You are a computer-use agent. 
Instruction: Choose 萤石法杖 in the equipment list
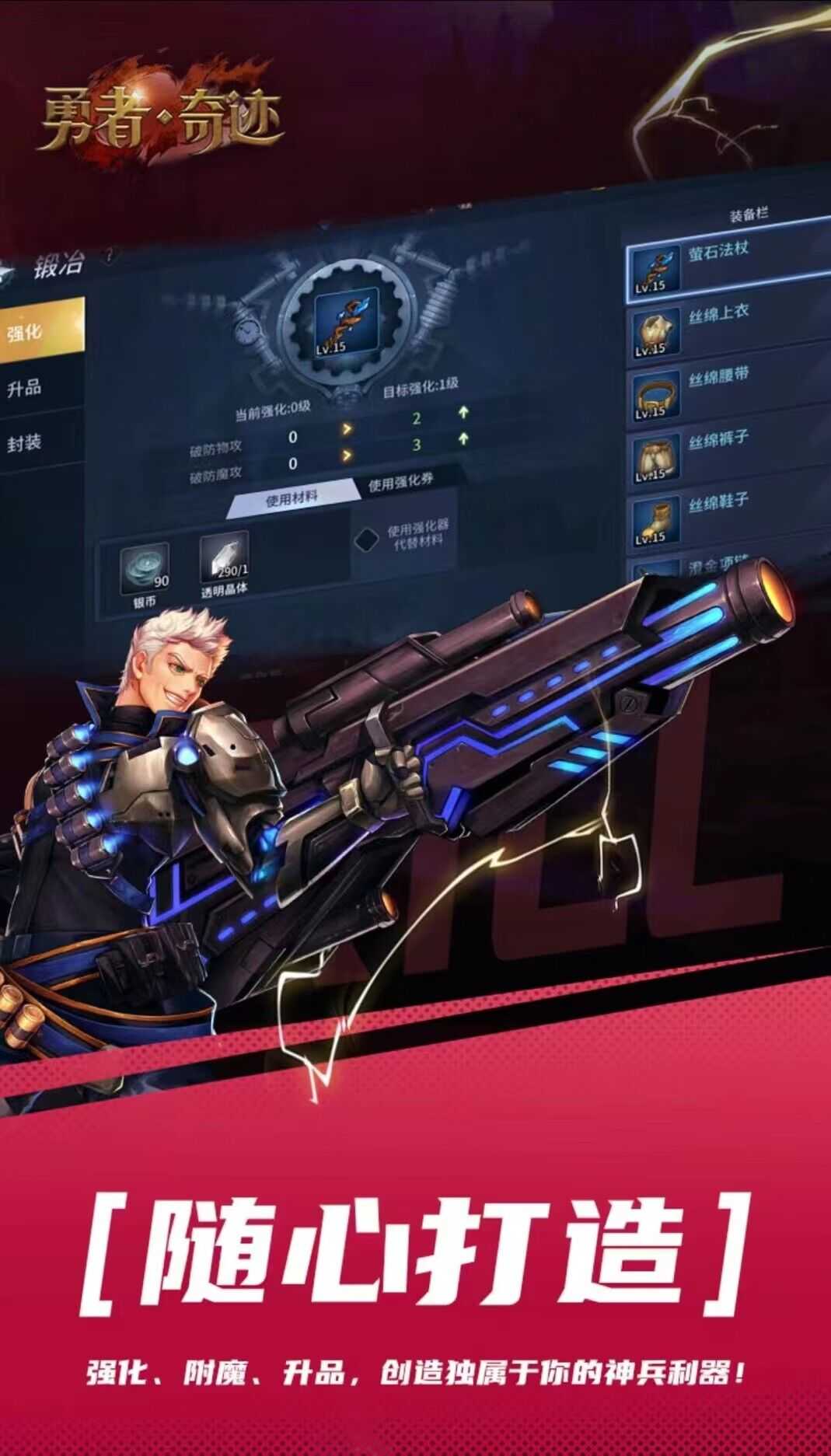tap(727, 263)
